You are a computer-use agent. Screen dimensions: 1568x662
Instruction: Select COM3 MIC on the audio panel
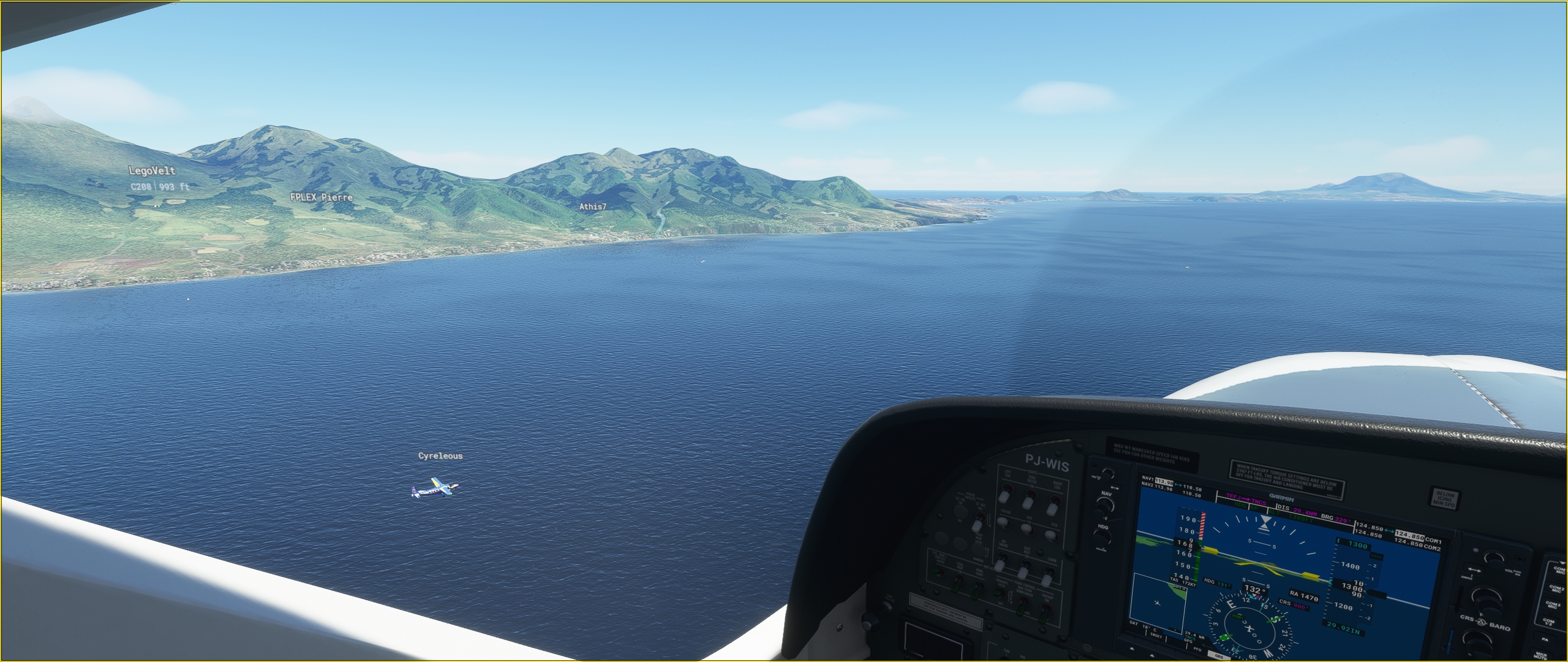1553,605
